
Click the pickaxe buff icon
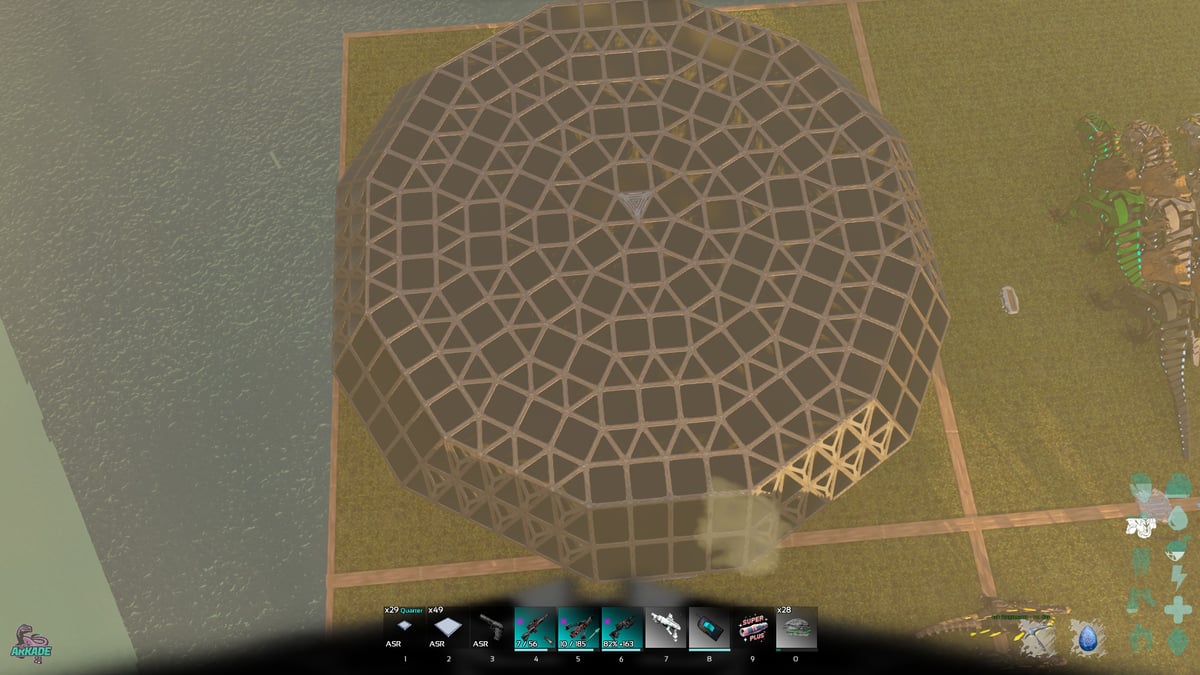1037,637
